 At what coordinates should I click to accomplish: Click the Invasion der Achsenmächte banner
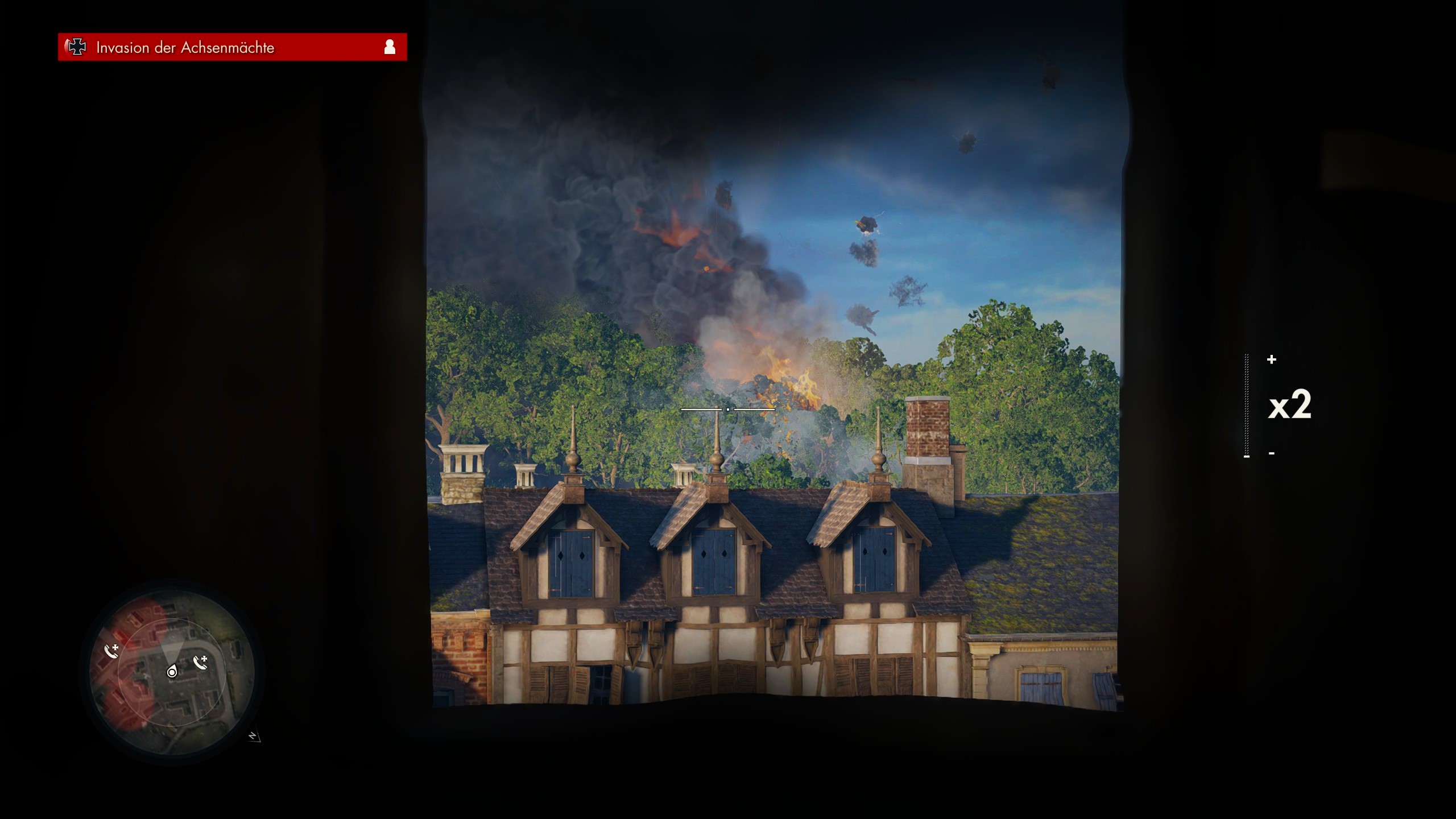point(232,47)
